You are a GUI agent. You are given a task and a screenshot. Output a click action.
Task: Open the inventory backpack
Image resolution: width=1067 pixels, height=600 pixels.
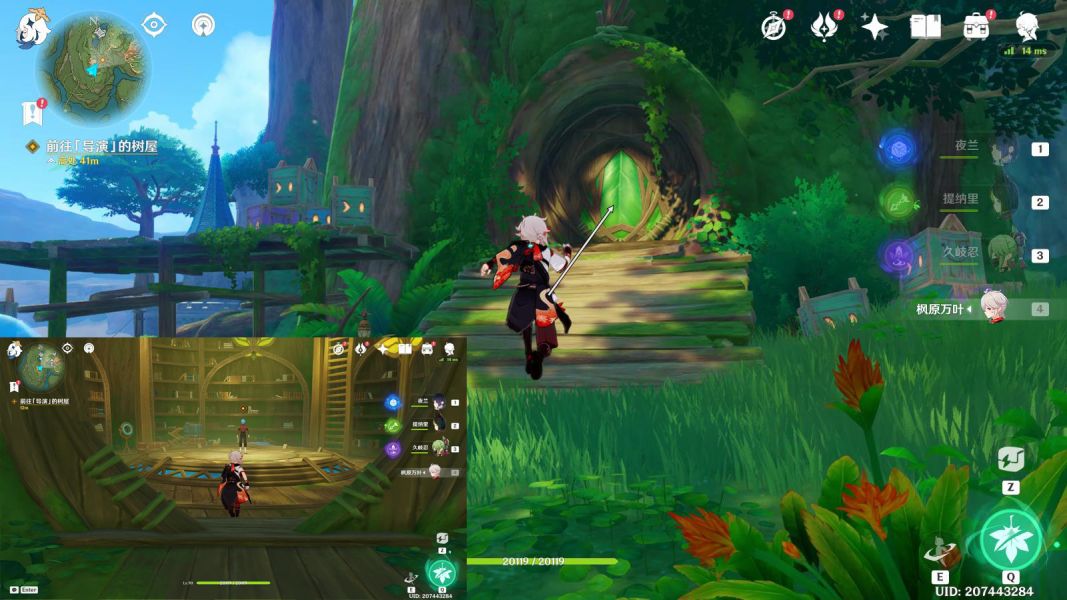[976, 27]
